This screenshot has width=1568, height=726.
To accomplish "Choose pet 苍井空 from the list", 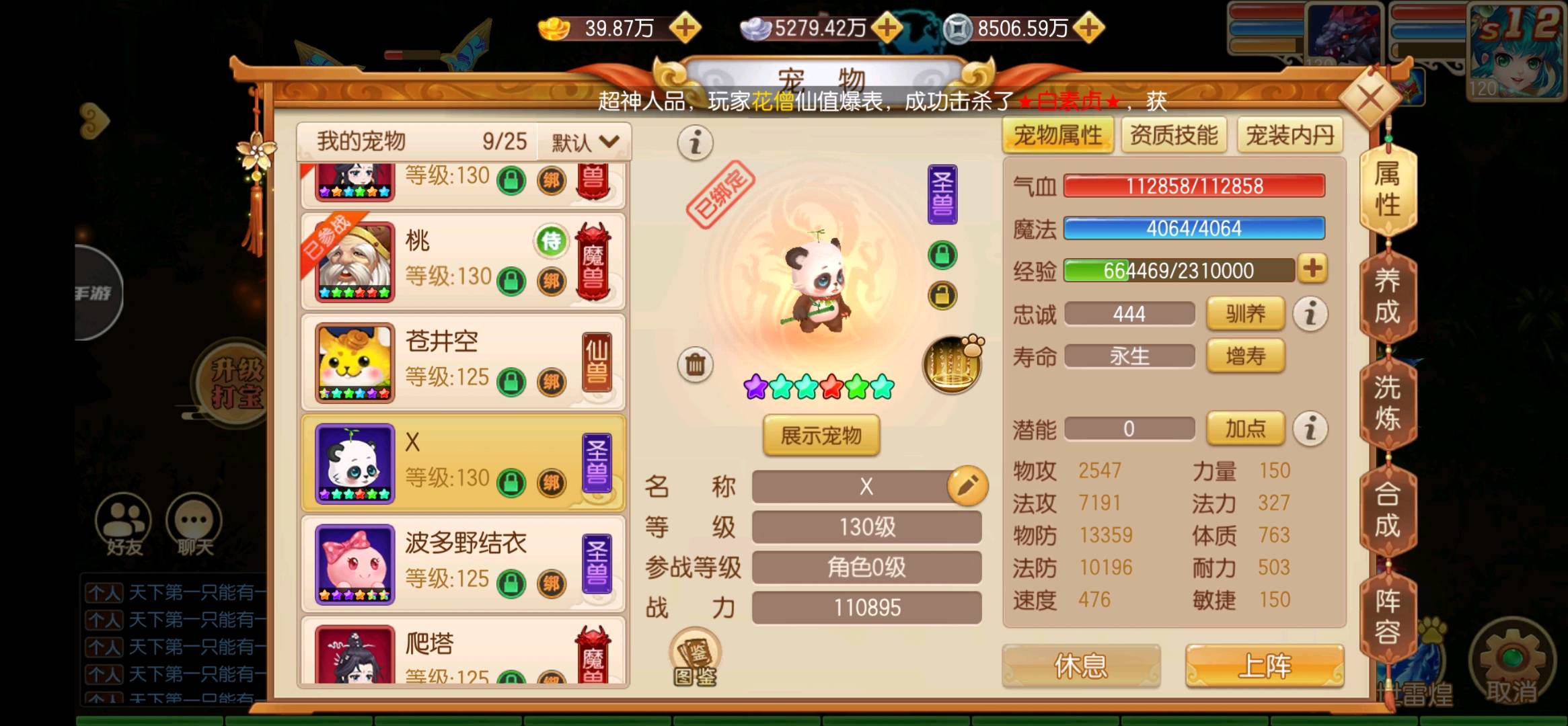I will click(x=463, y=362).
